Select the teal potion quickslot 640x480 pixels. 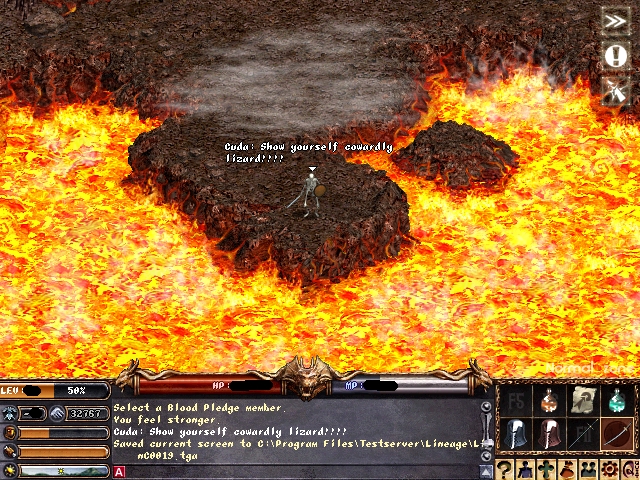617,401
